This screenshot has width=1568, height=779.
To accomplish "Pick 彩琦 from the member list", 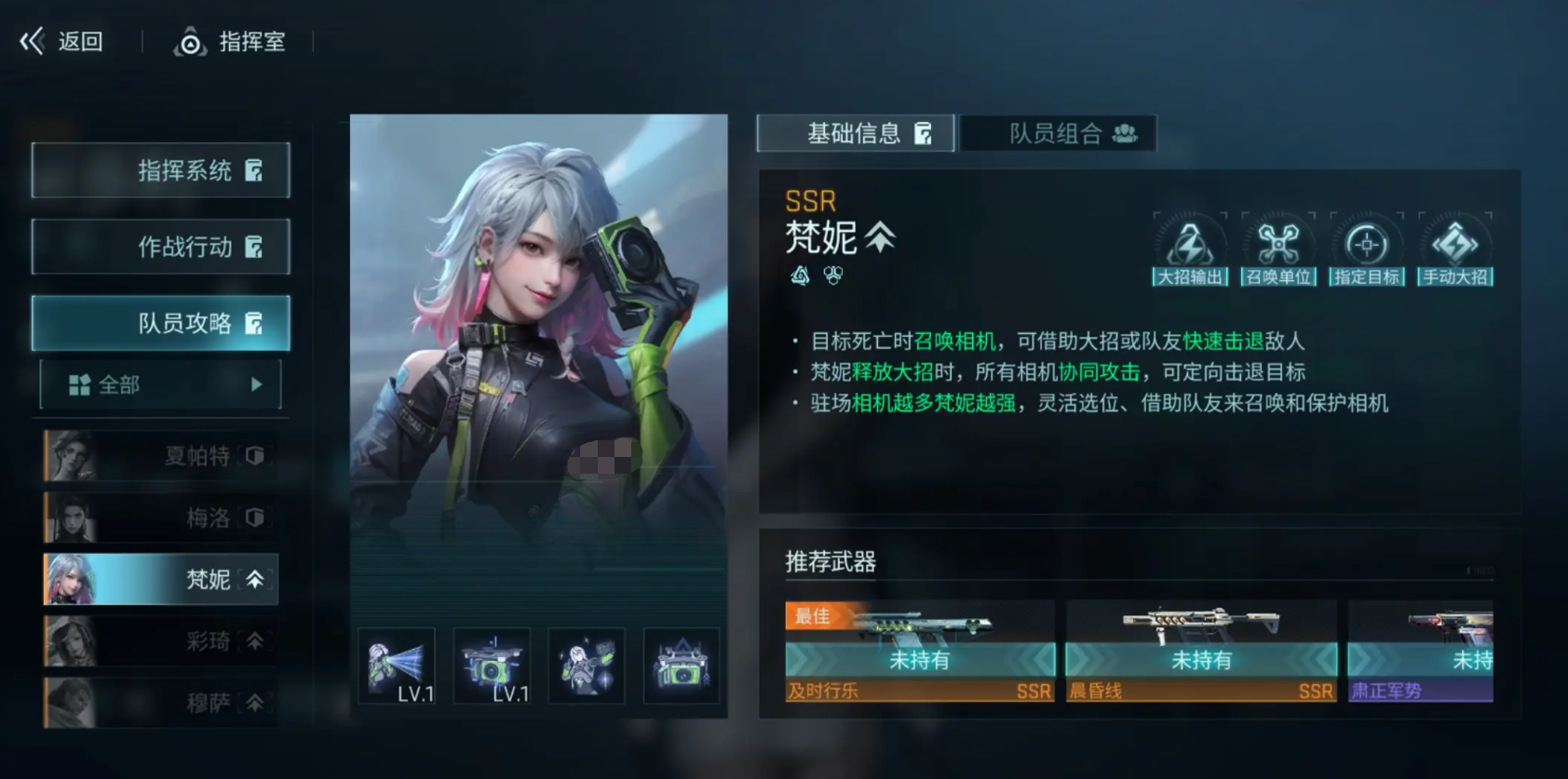I will click(x=161, y=641).
